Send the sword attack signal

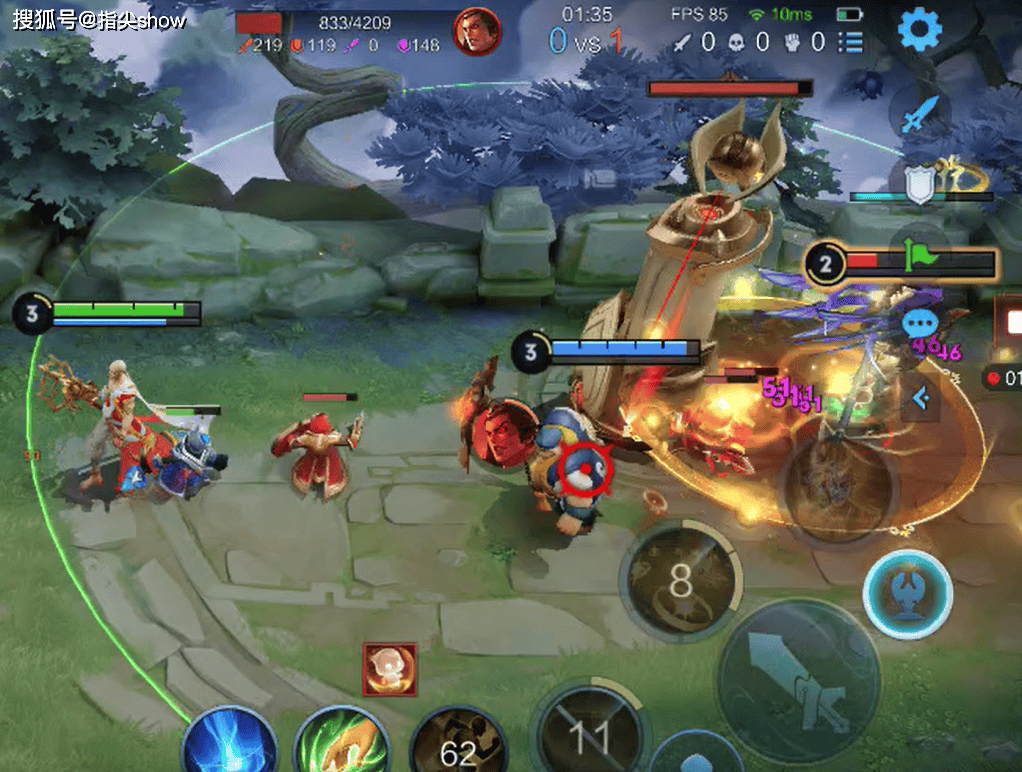point(918,116)
